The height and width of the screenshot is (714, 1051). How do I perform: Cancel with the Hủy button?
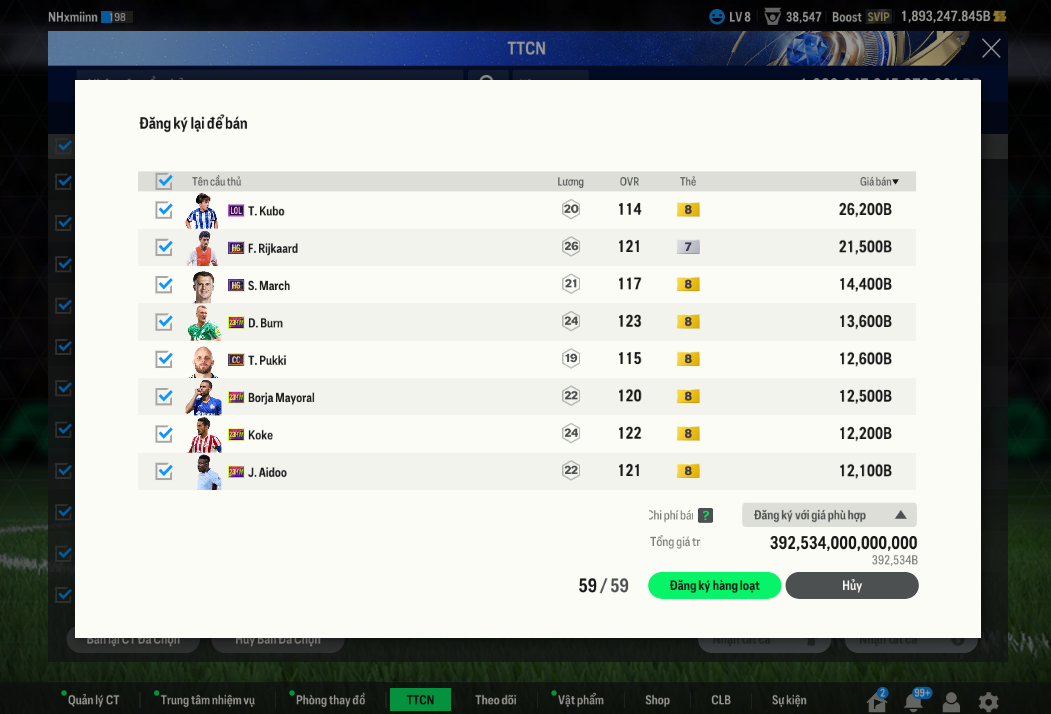point(851,586)
